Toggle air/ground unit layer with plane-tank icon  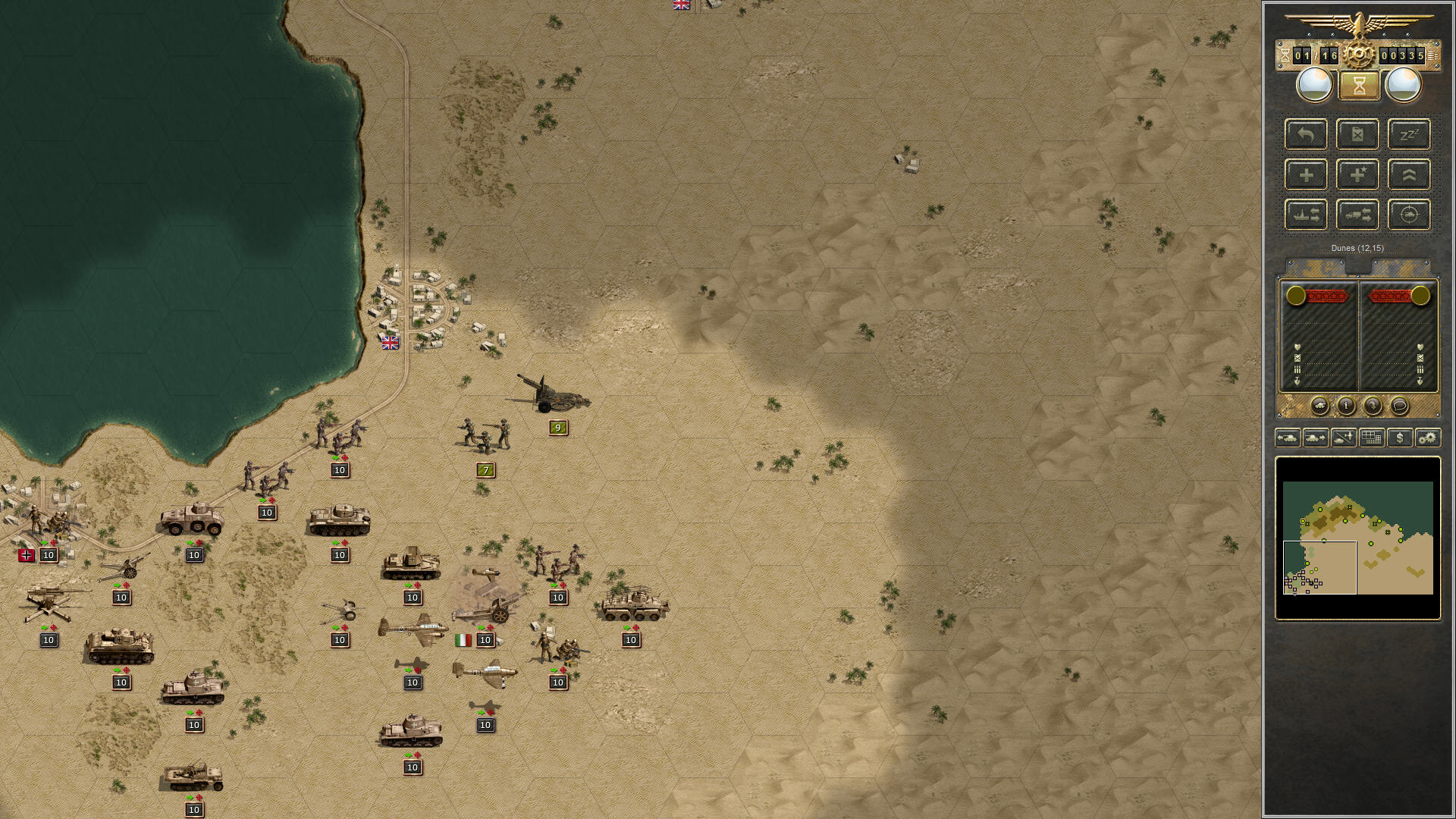pyautogui.click(x=1343, y=438)
